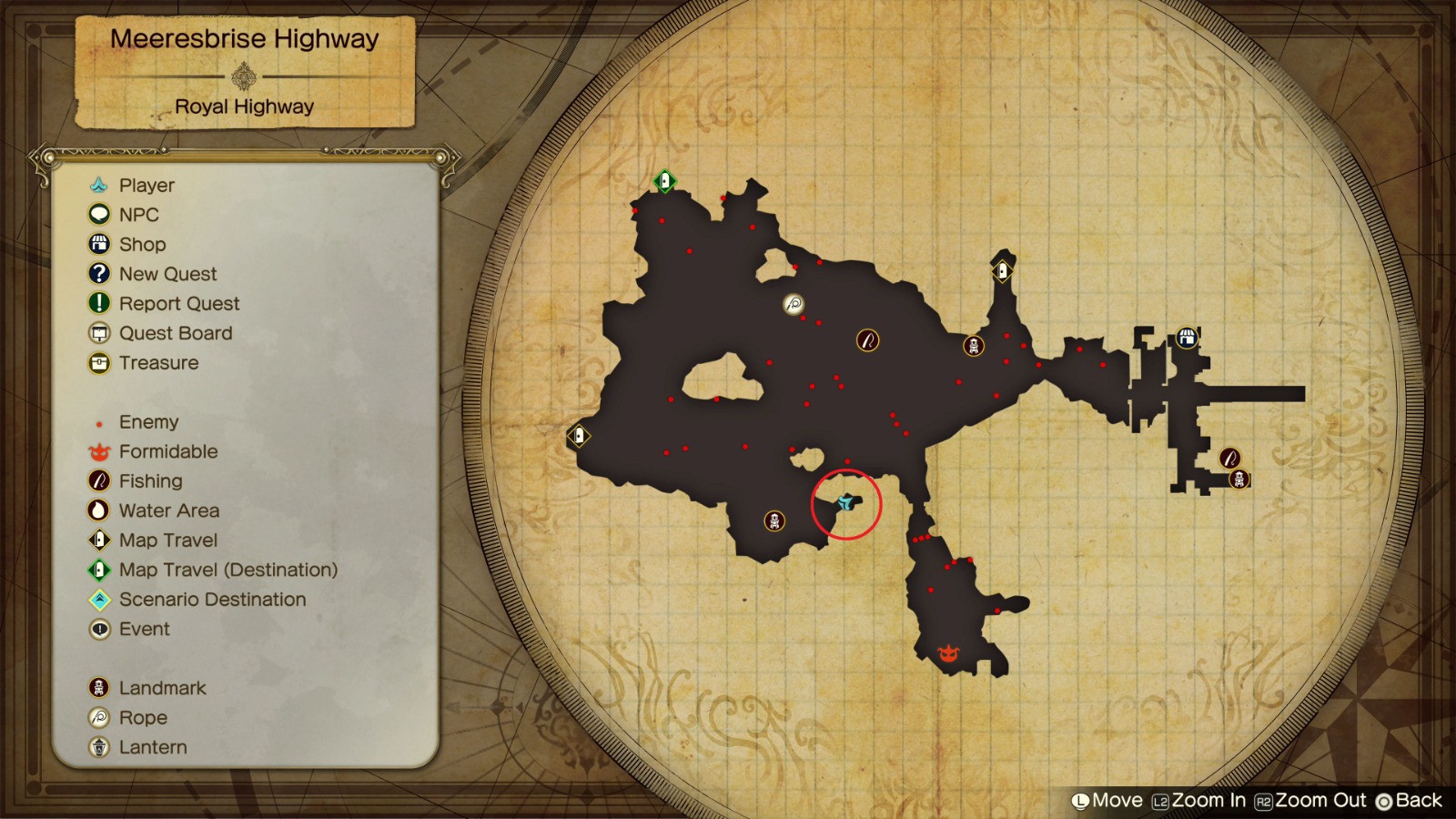The width and height of the screenshot is (1456, 819).
Task: Open the Quest Board legend entry
Action: [x=177, y=333]
